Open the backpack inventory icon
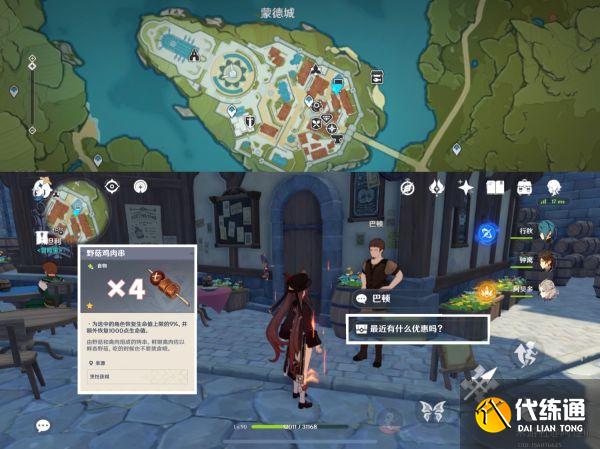 (x=524, y=186)
